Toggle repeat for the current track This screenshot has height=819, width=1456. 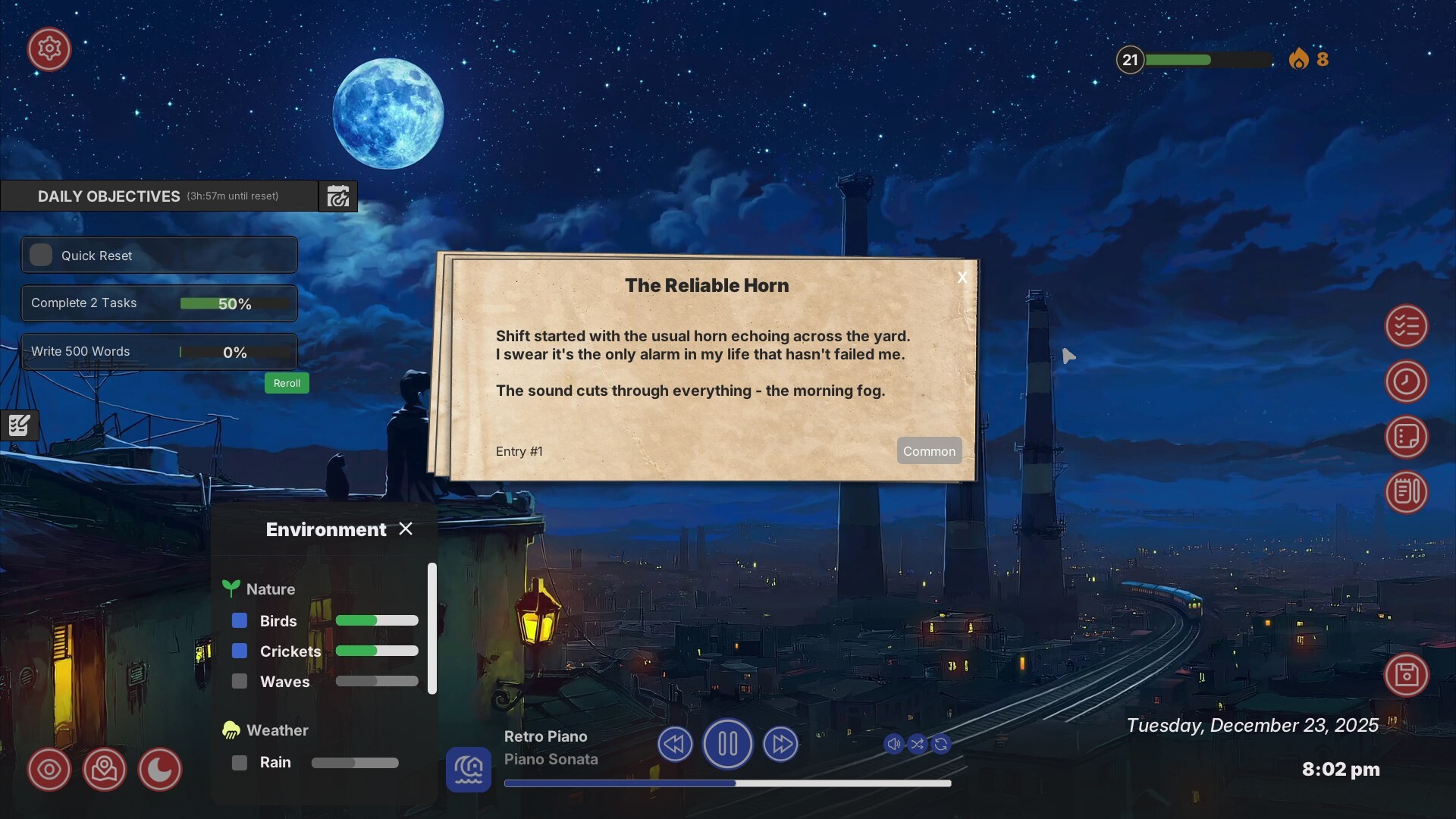point(942,744)
